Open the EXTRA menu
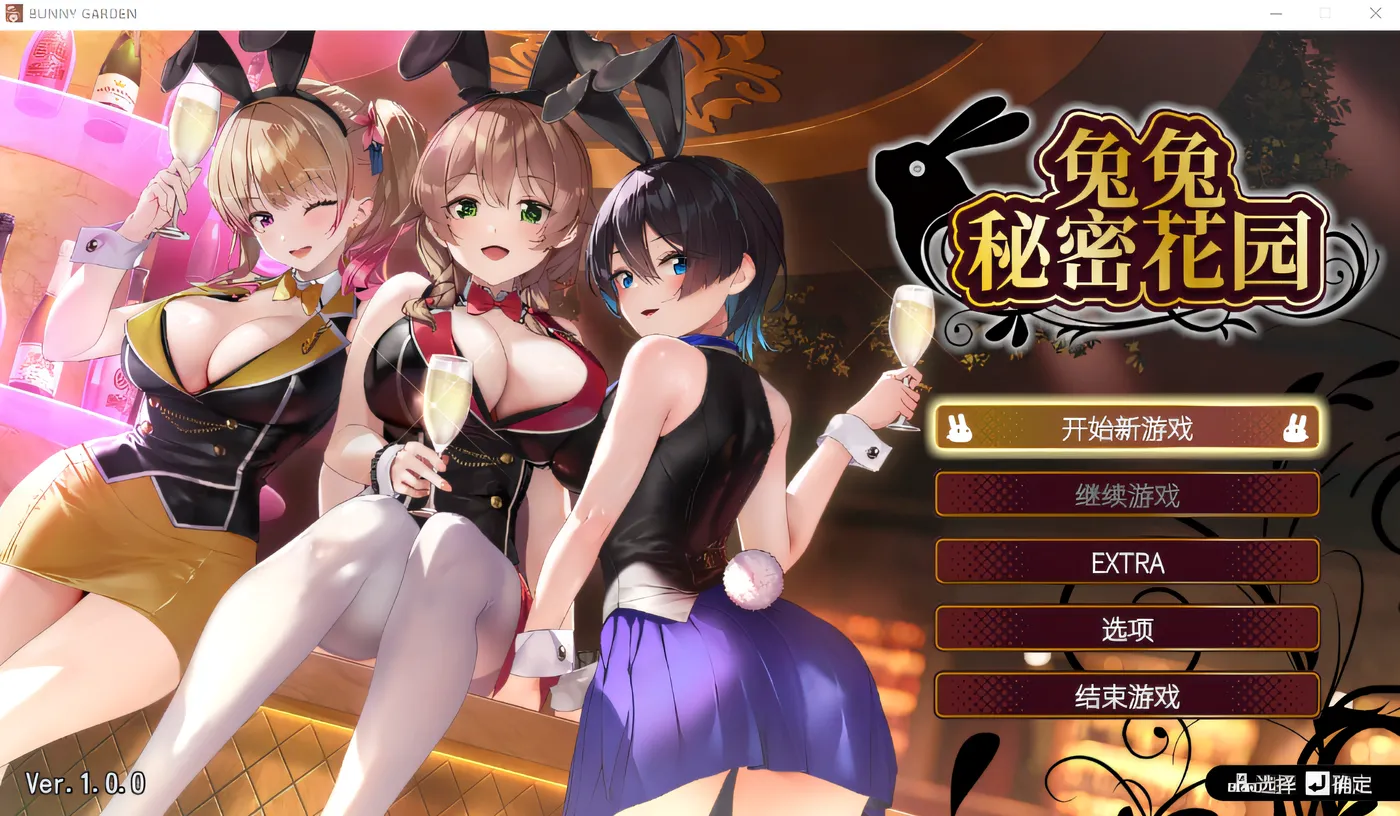The width and height of the screenshot is (1400, 816). [x=1127, y=561]
